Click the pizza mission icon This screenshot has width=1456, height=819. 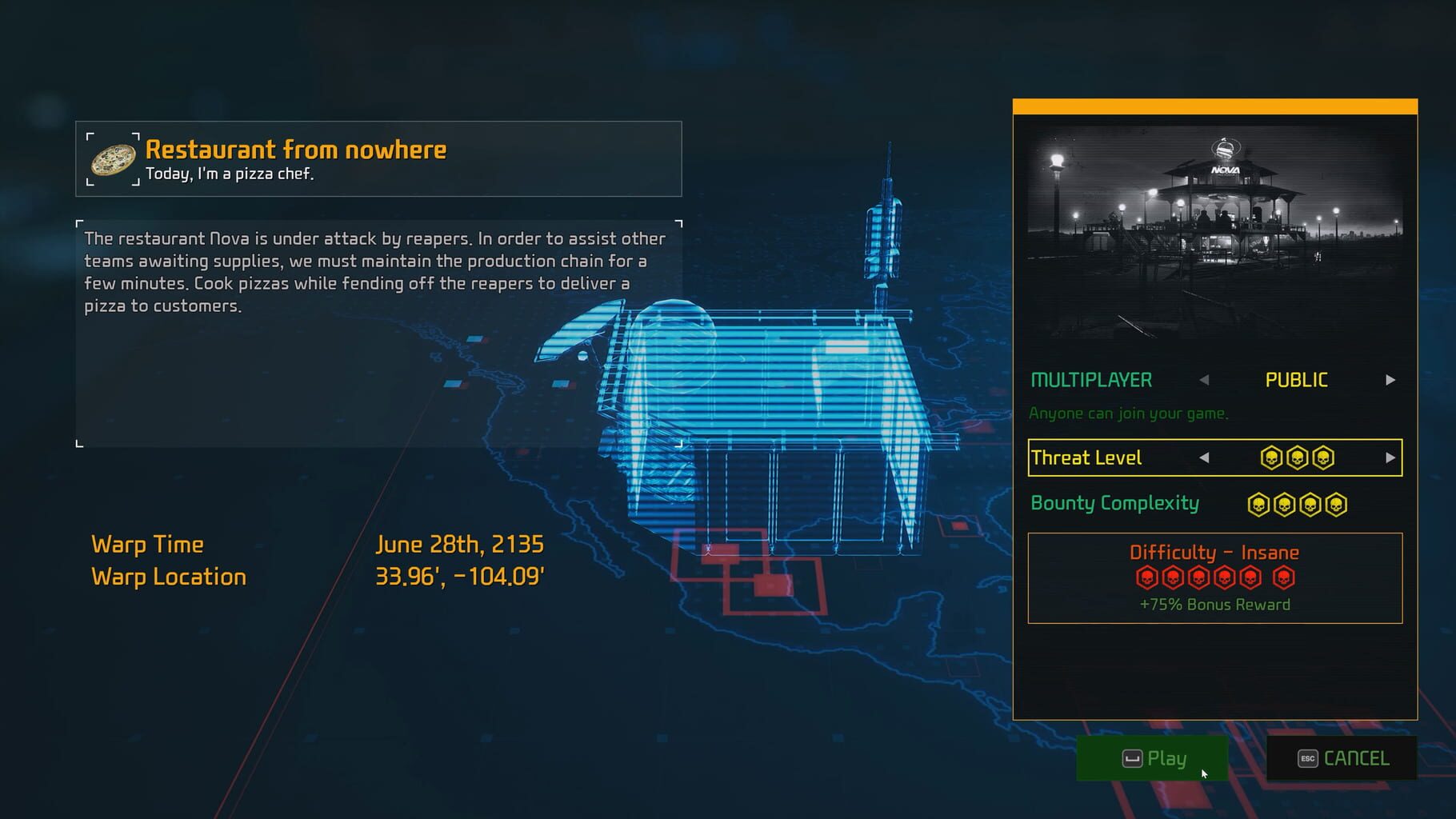(x=113, y=158)
